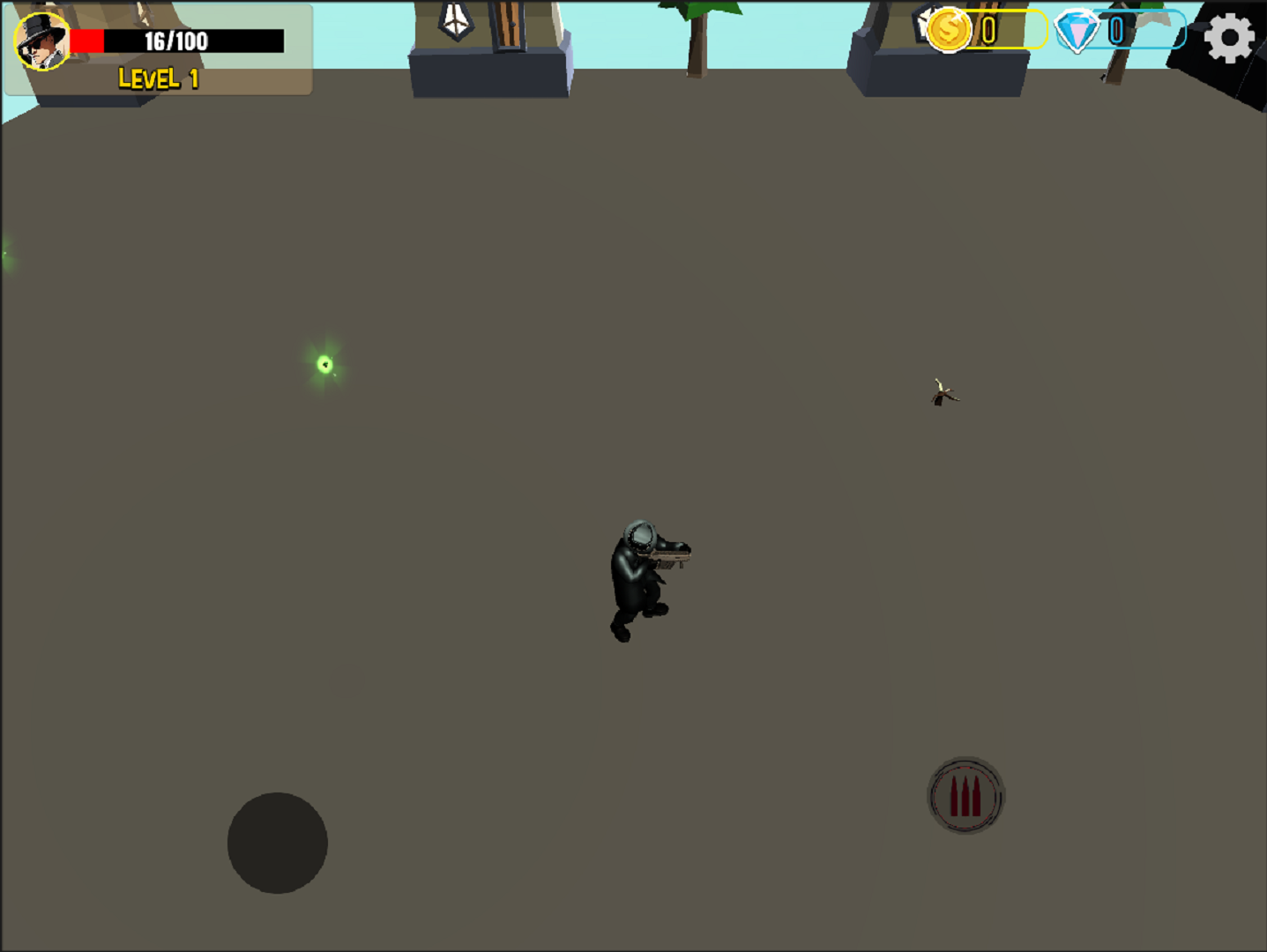
Task: Tap the dark virtual joystick circle
Action: [x=277, y=843]
